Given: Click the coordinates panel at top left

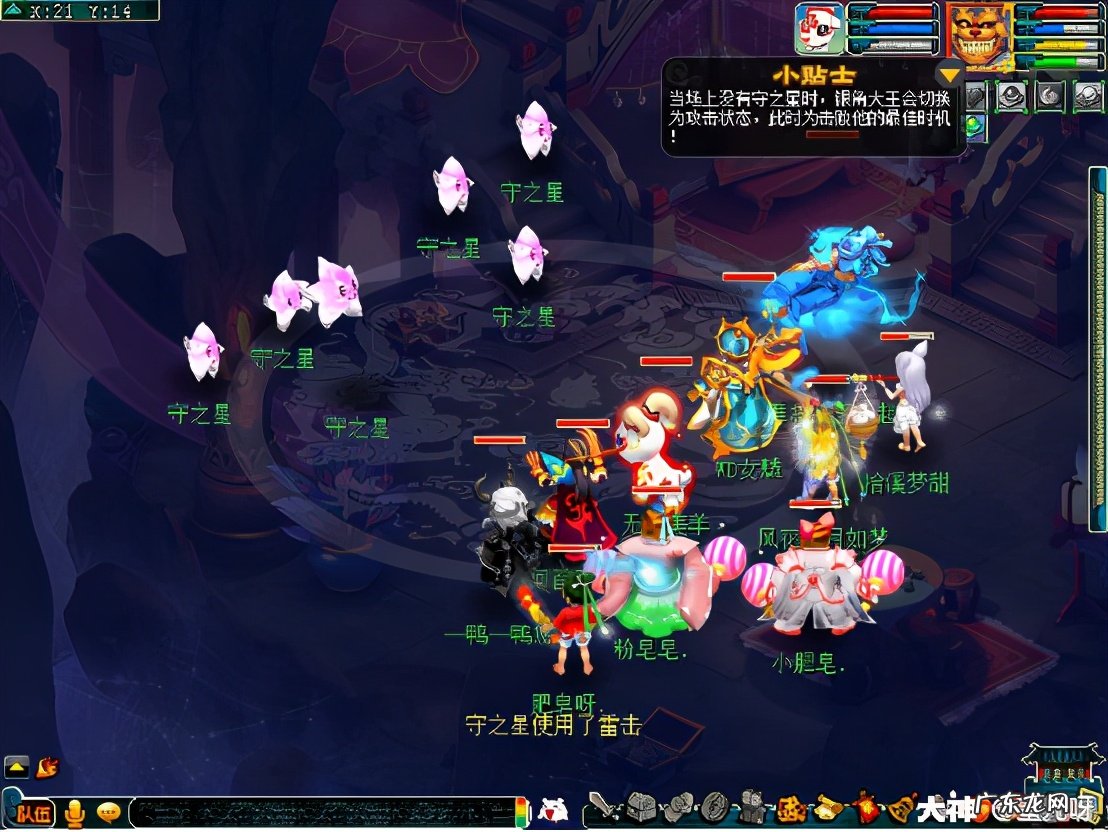Looking at the screenshot, I should (x=78, y=11).
